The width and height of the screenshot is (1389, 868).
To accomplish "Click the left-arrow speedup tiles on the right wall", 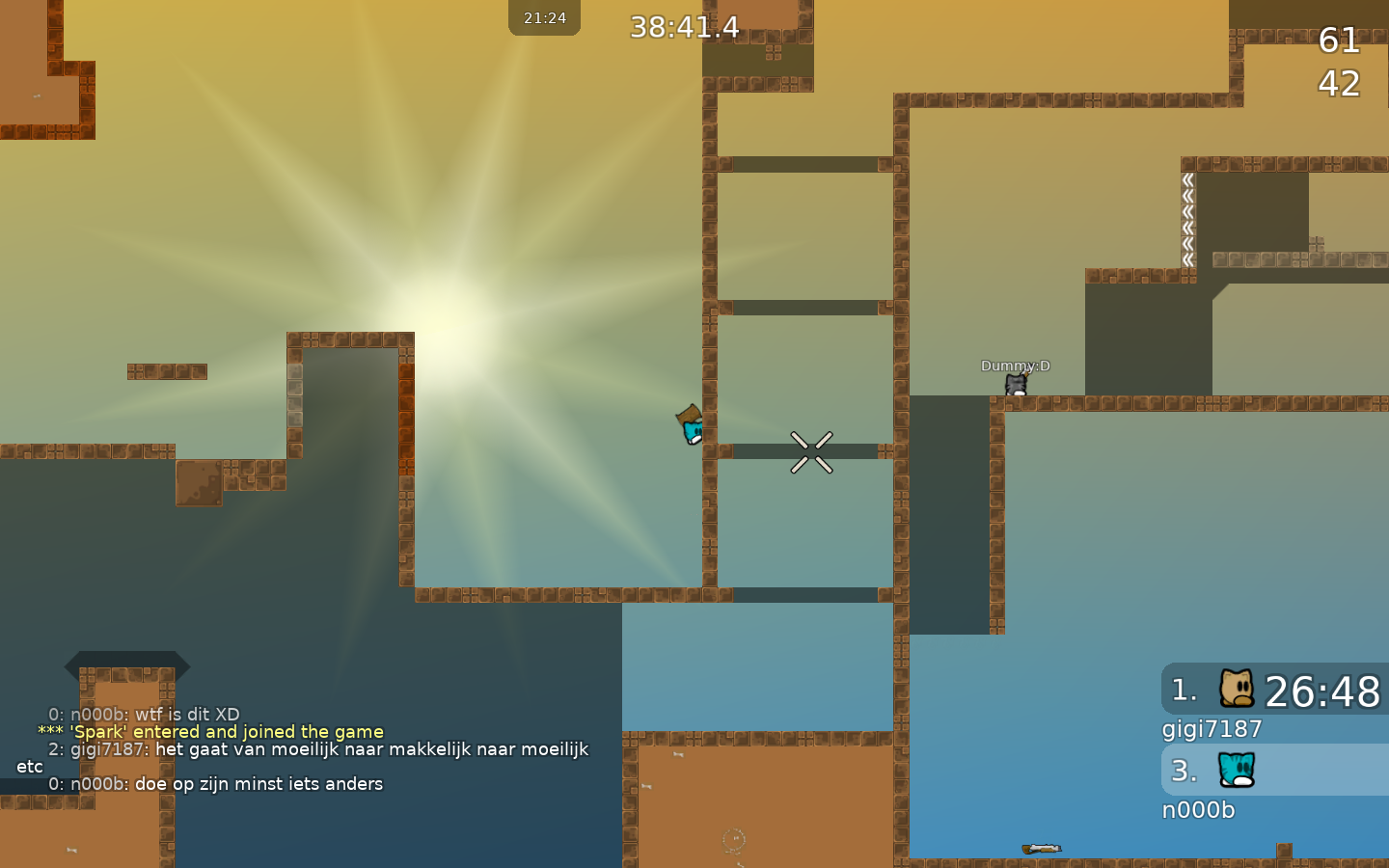I will coord(1188,217).
